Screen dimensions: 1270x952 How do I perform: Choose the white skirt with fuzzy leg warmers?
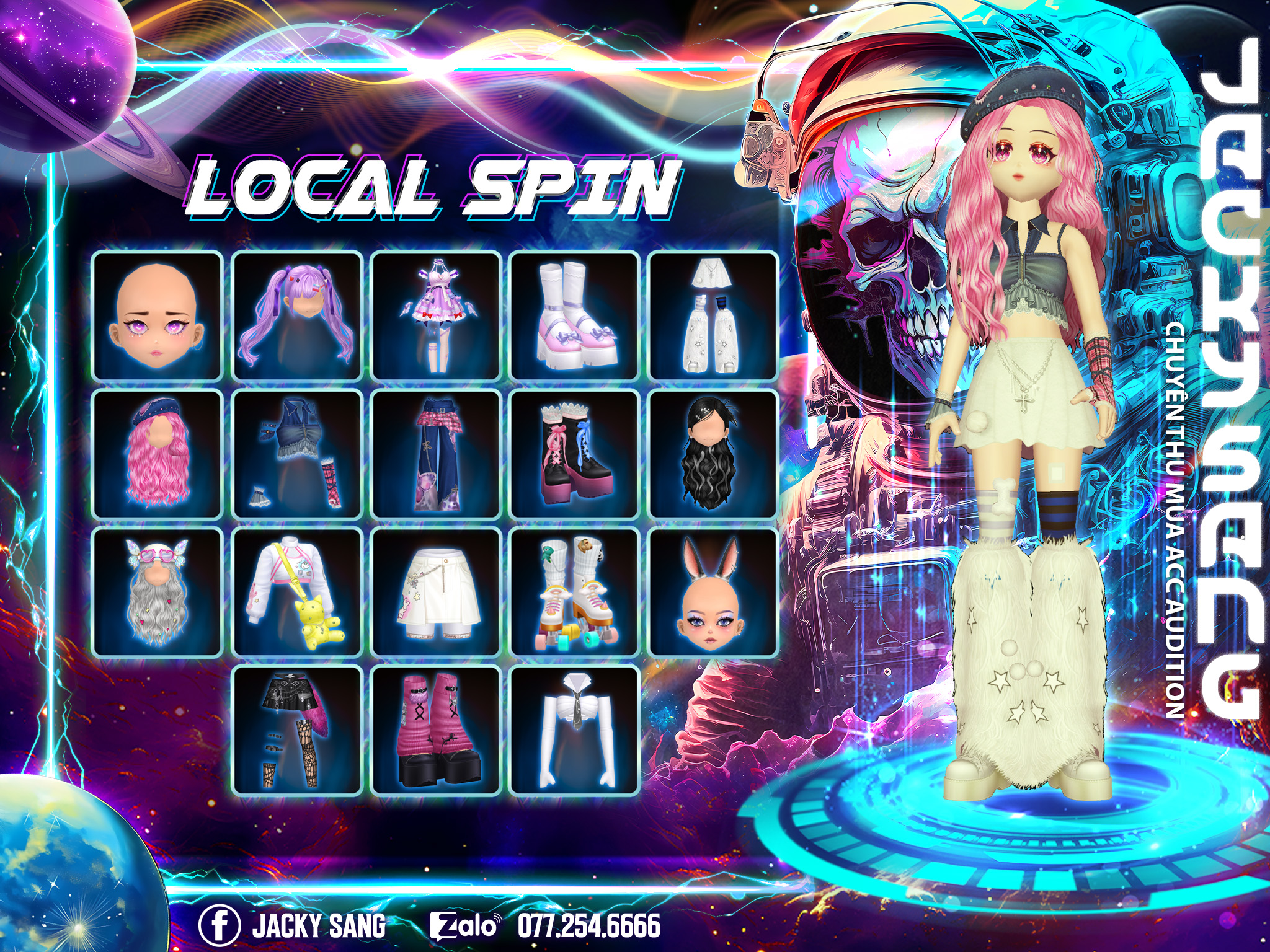(x=713, y=316)
